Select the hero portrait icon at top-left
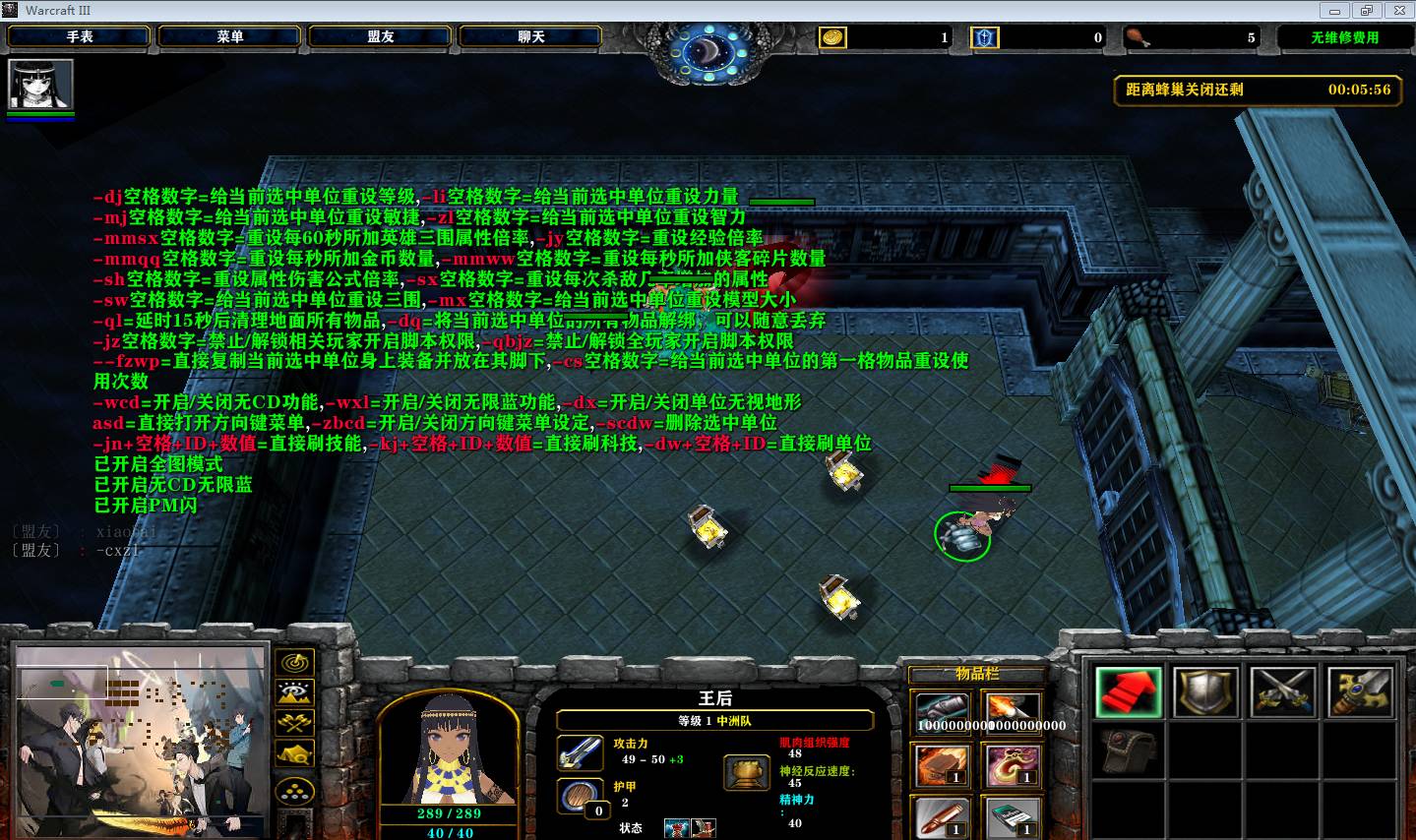 click(40, 85)
